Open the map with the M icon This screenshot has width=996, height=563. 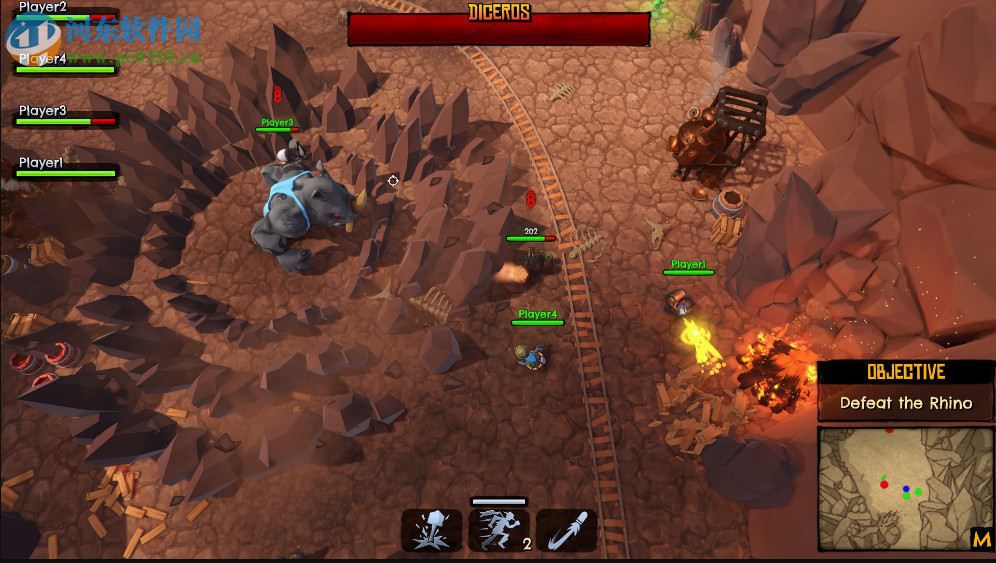(981, 539)
